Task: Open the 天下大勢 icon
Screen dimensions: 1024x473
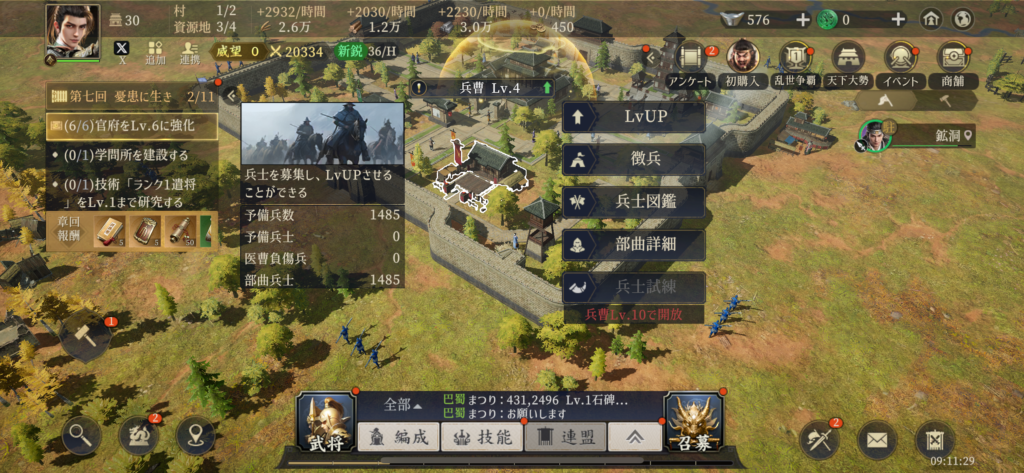Action: click(847, 63)
